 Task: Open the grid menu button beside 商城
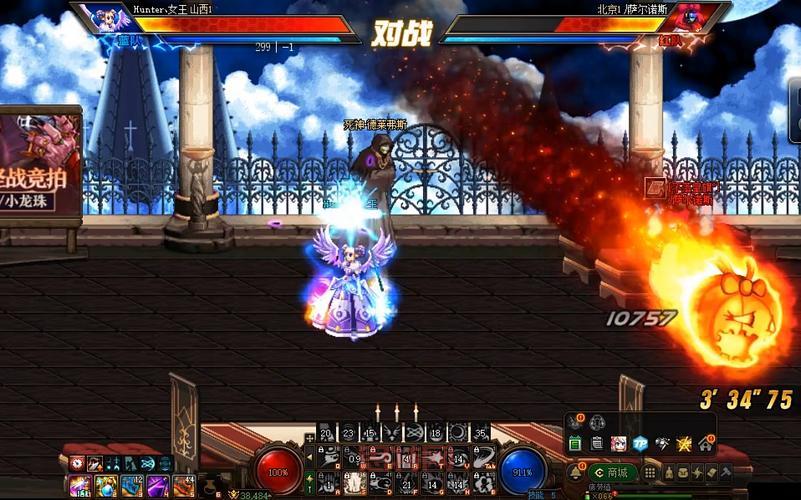(x=650, y=472)
